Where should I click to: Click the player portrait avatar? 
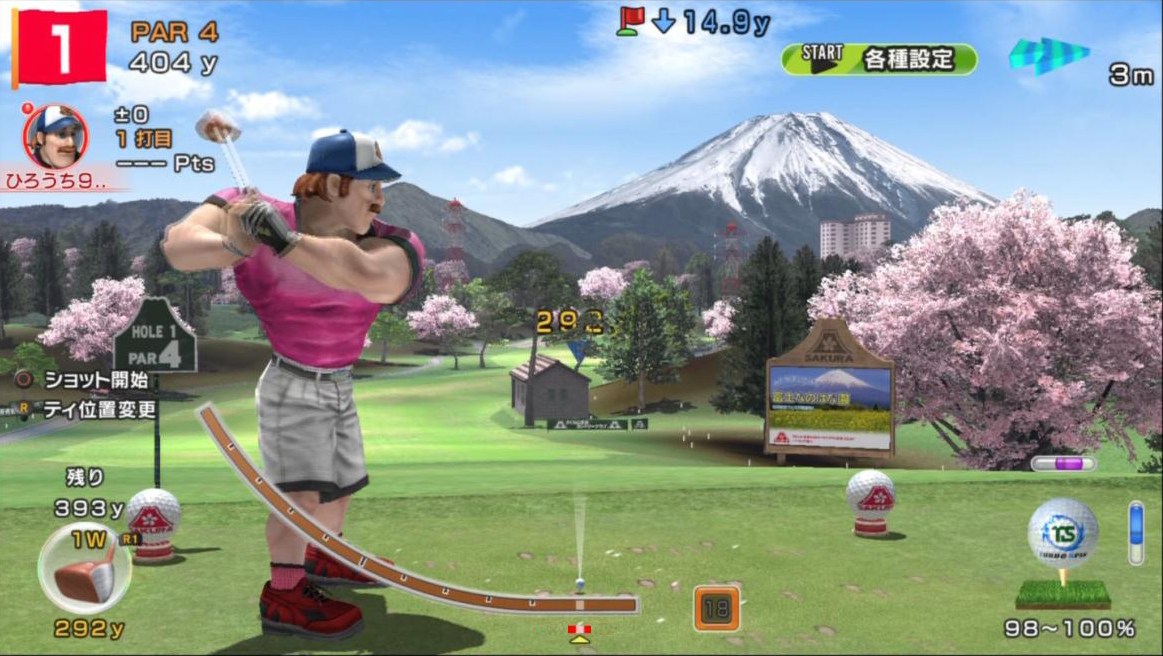click(55, 136)
